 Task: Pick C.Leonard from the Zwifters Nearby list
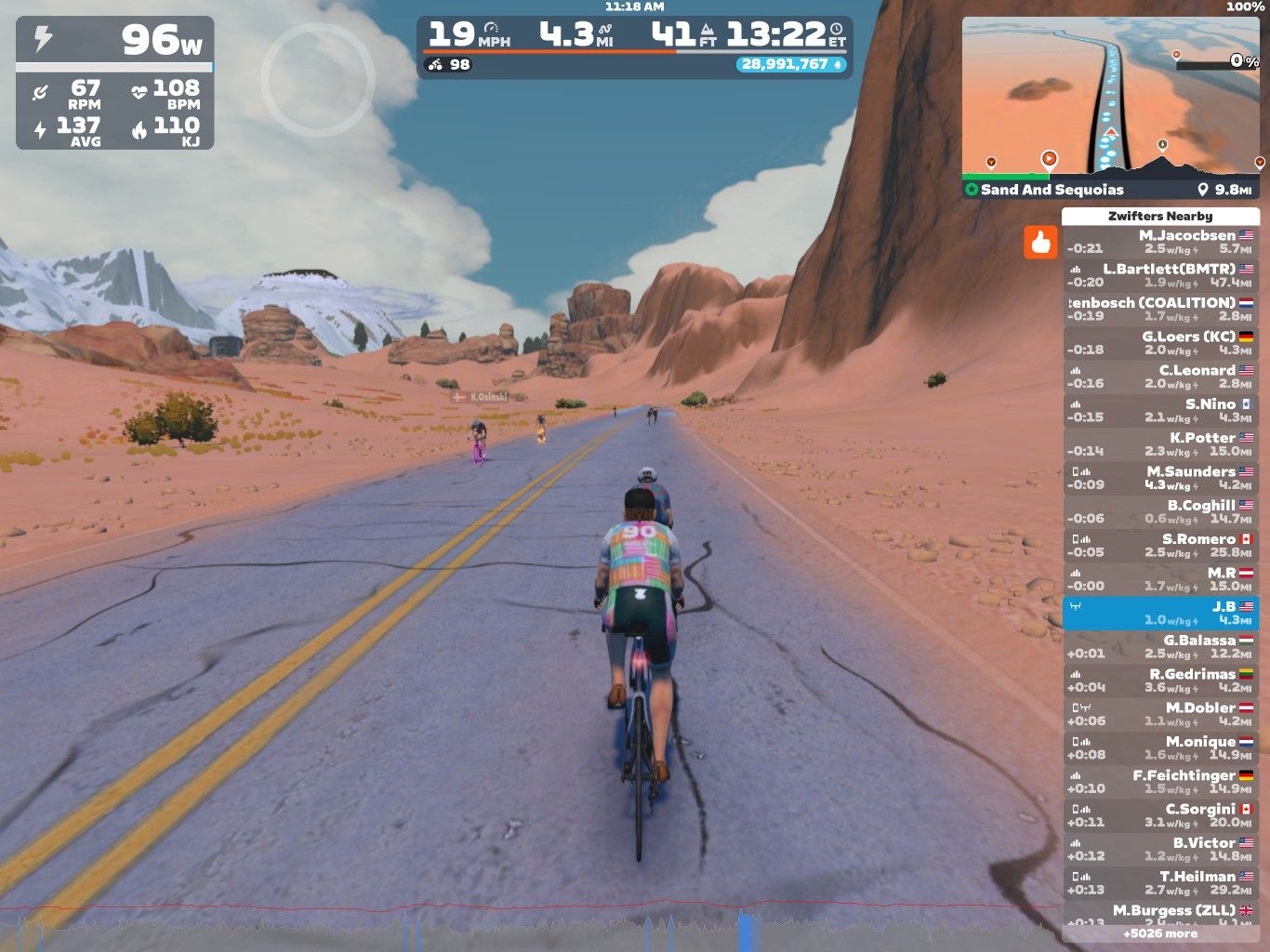1160,377
